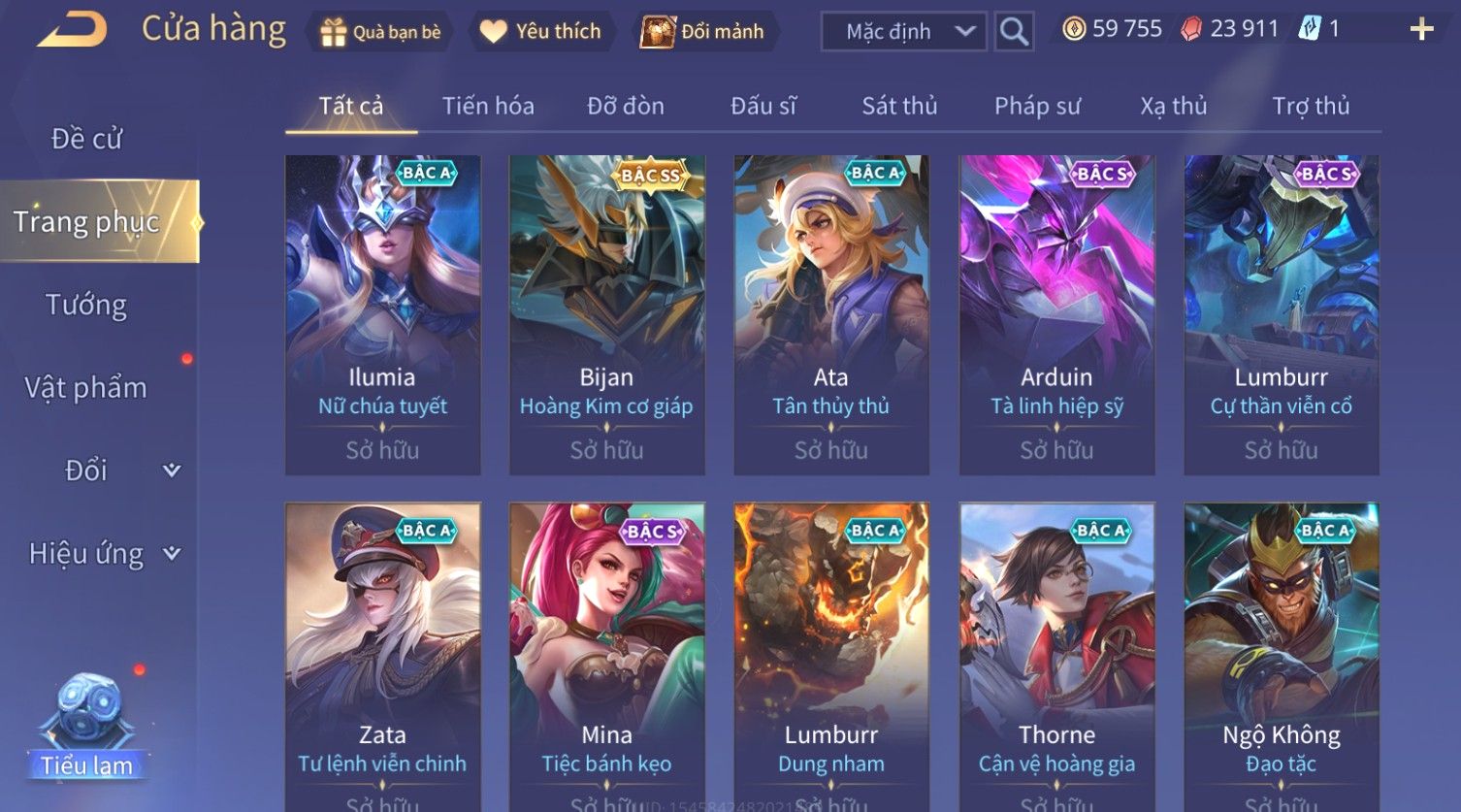Show the Sát thủ skins tab
Screen dimensions: 1461x812
[x=899, y=106]
